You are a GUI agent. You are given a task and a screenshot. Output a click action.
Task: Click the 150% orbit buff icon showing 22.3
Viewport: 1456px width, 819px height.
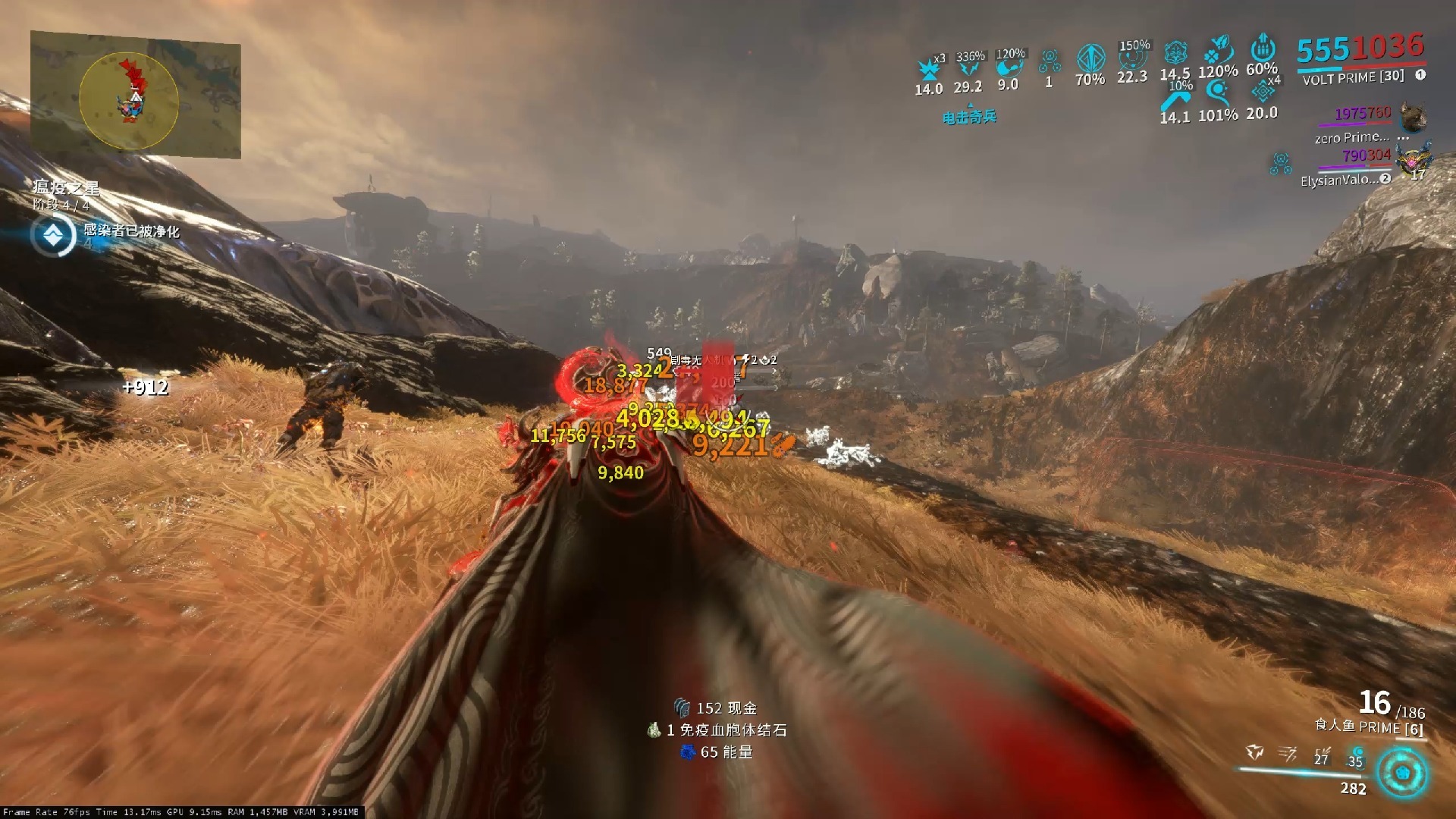(x=1132, y=59)
